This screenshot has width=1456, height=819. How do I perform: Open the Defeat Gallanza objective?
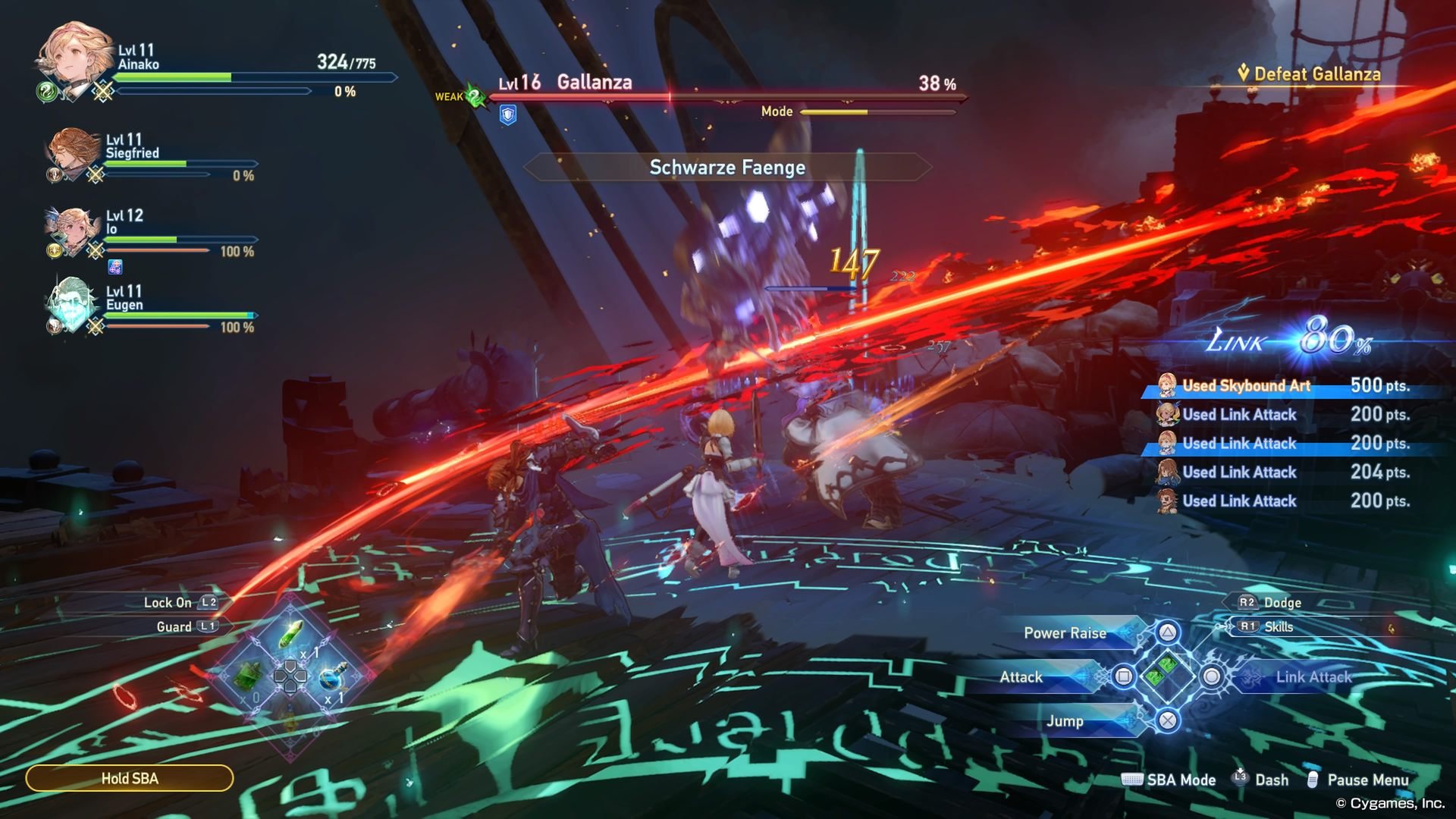click(x=1312, y=74)
